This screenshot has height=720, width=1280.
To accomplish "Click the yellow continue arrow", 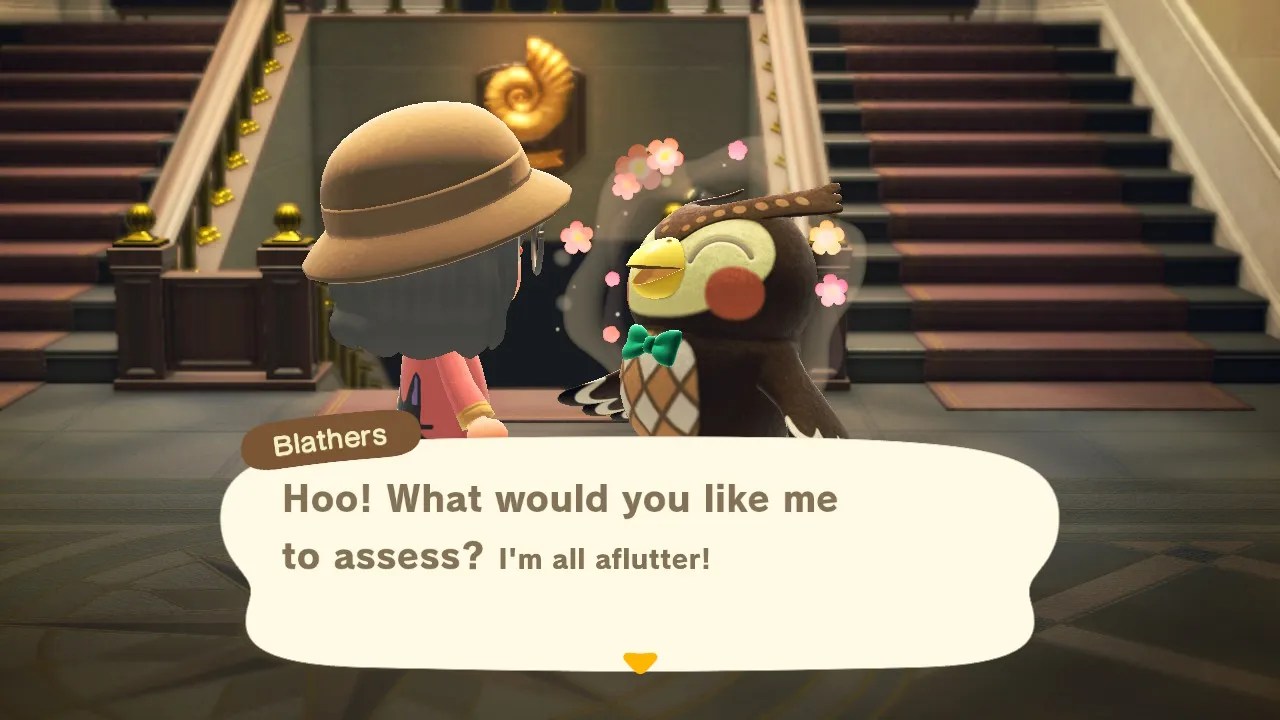I will (x=639, y=660).
